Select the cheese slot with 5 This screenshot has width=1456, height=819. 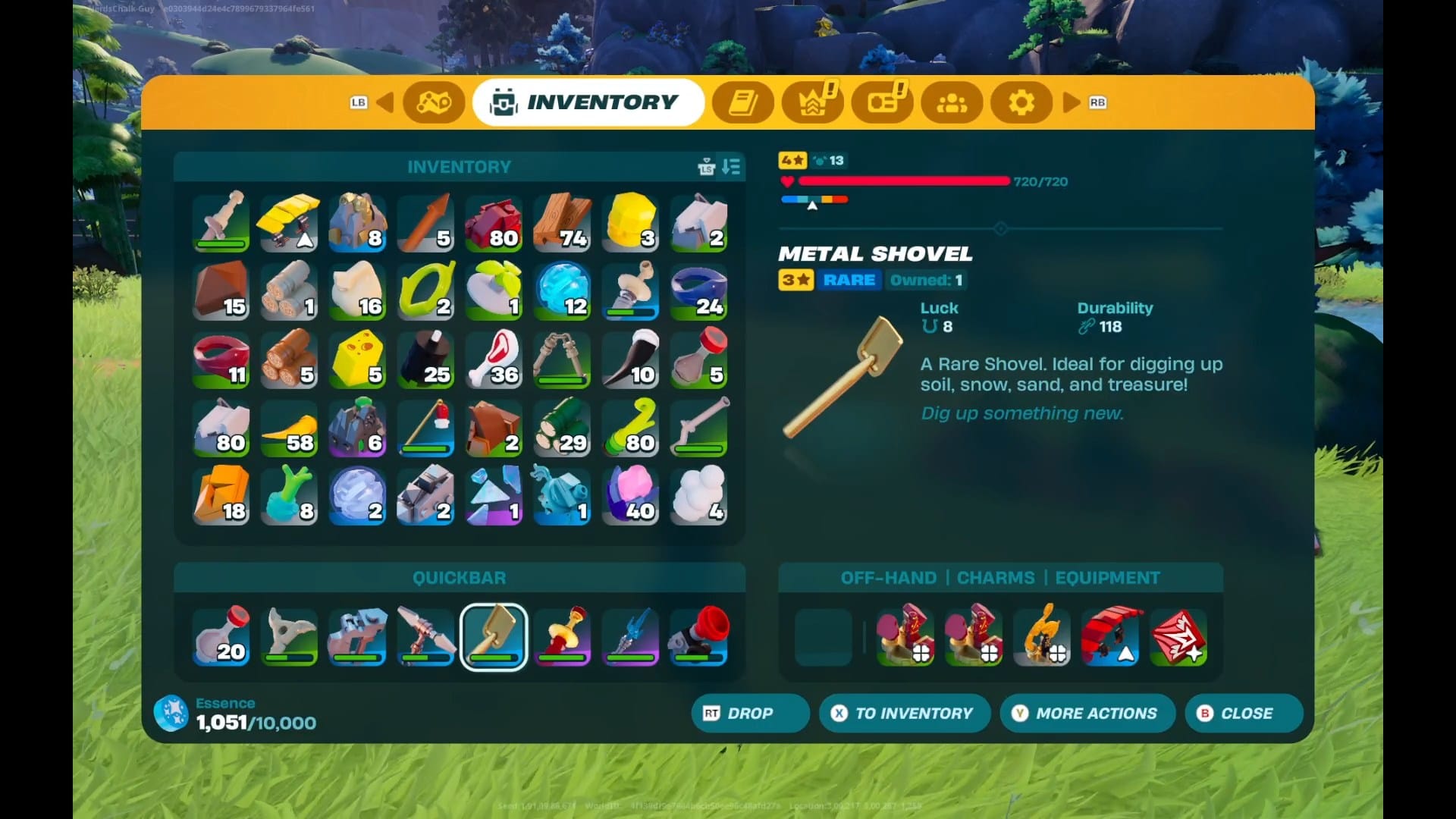357,359
